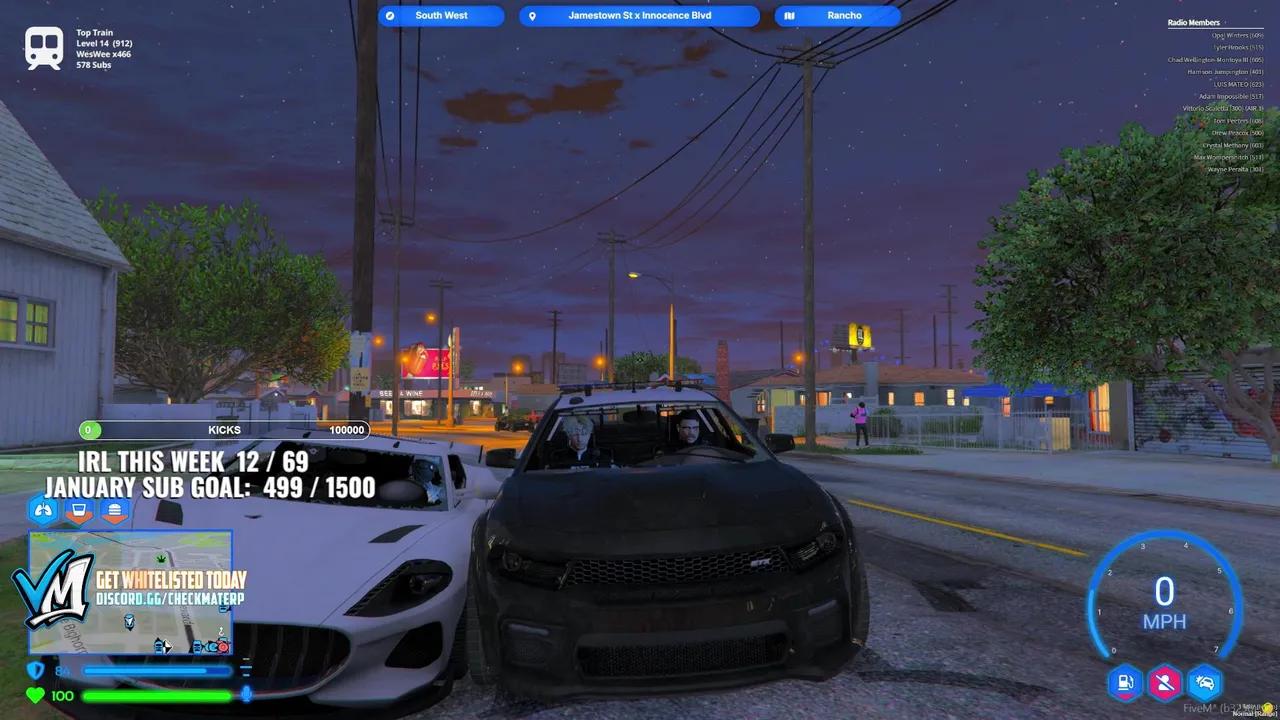The width and height of the screenshot is (1280, 720).
Task: Expand the Radio Members list
Action: 1193,22
